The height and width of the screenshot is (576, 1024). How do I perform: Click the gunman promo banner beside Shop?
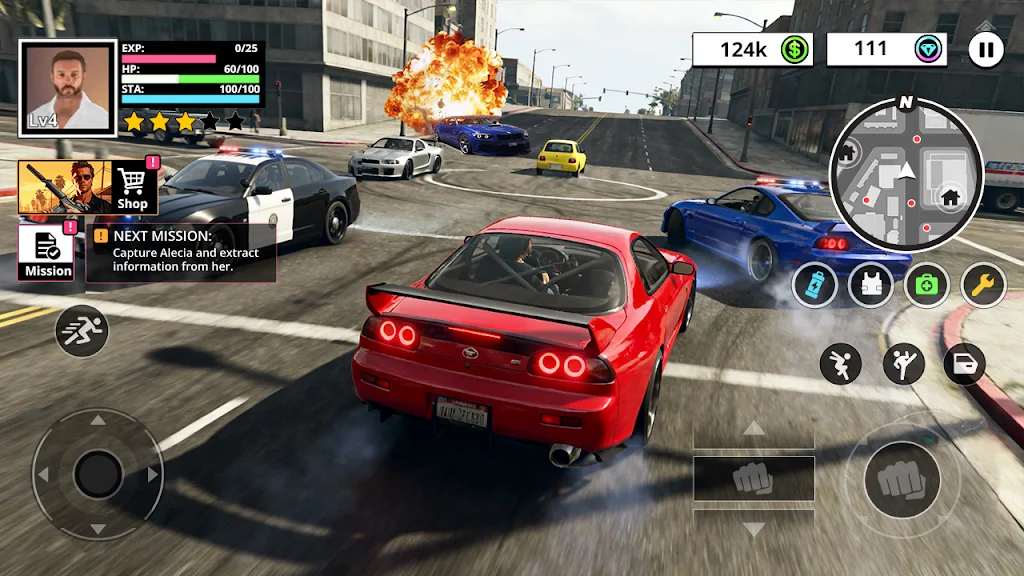[64, 187]
